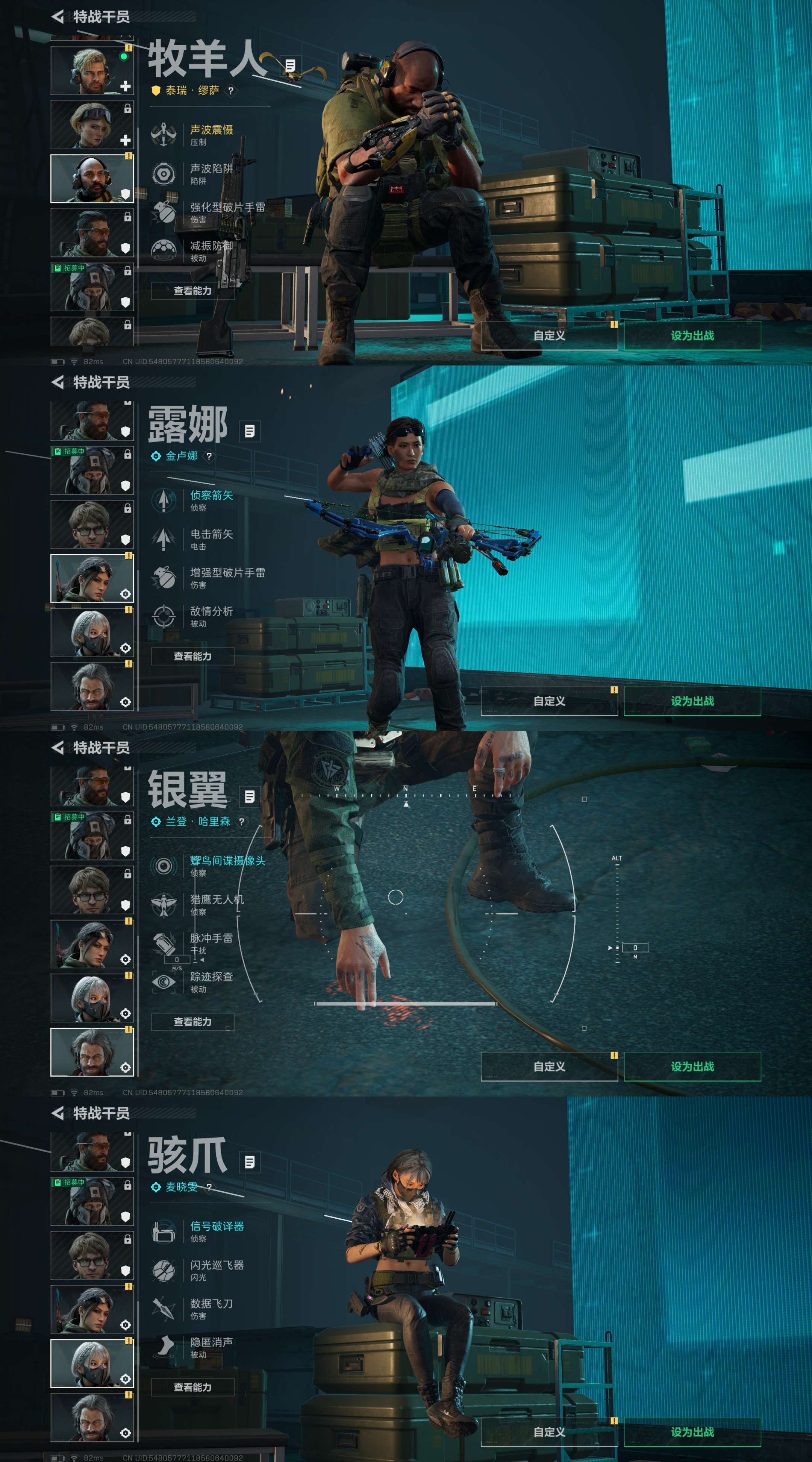
Task: Select the 声波震慑 ability icon for 牧羊人
Action: coord(165,135)
